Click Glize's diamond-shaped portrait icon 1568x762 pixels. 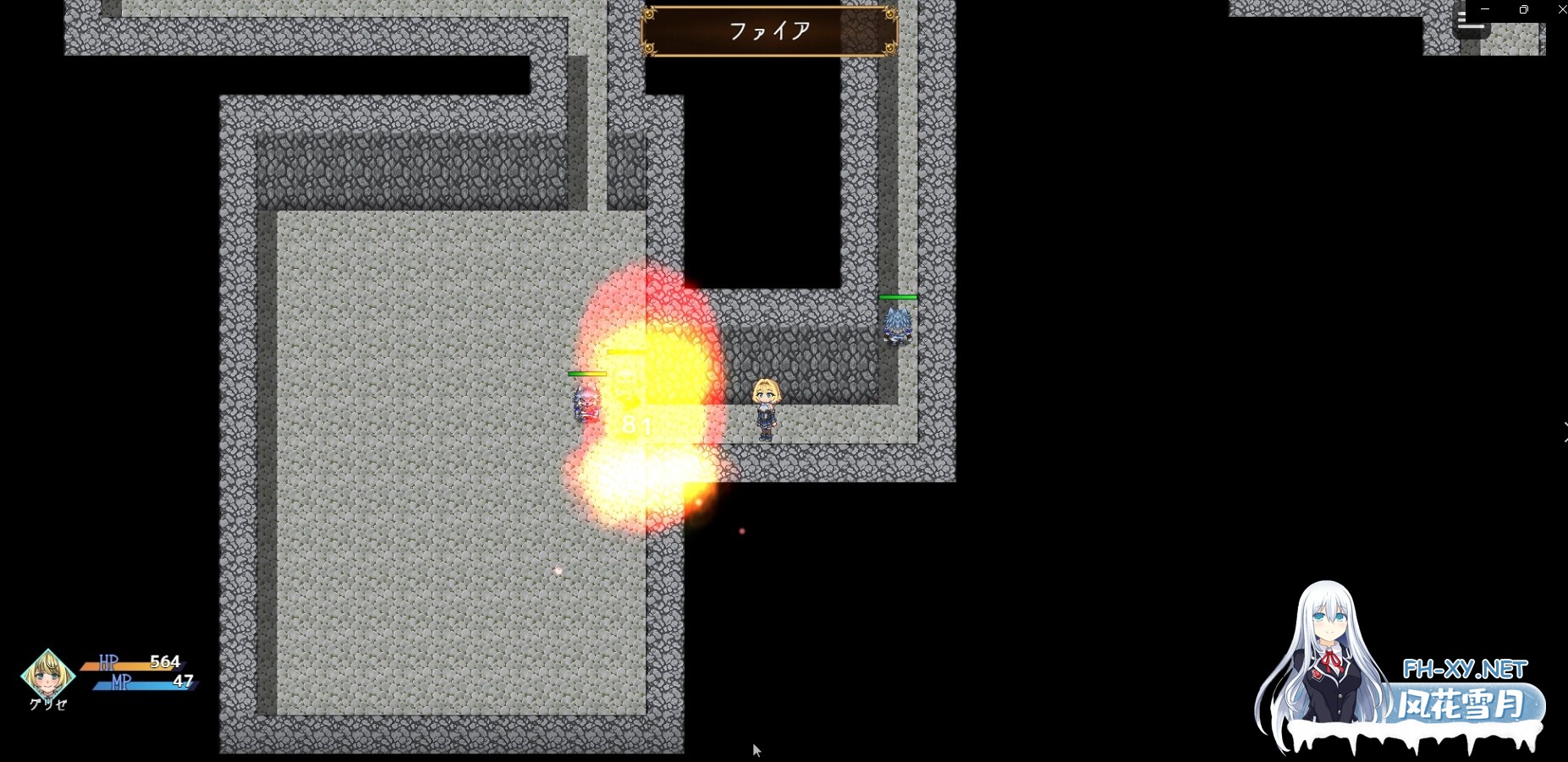click(48, 675)
